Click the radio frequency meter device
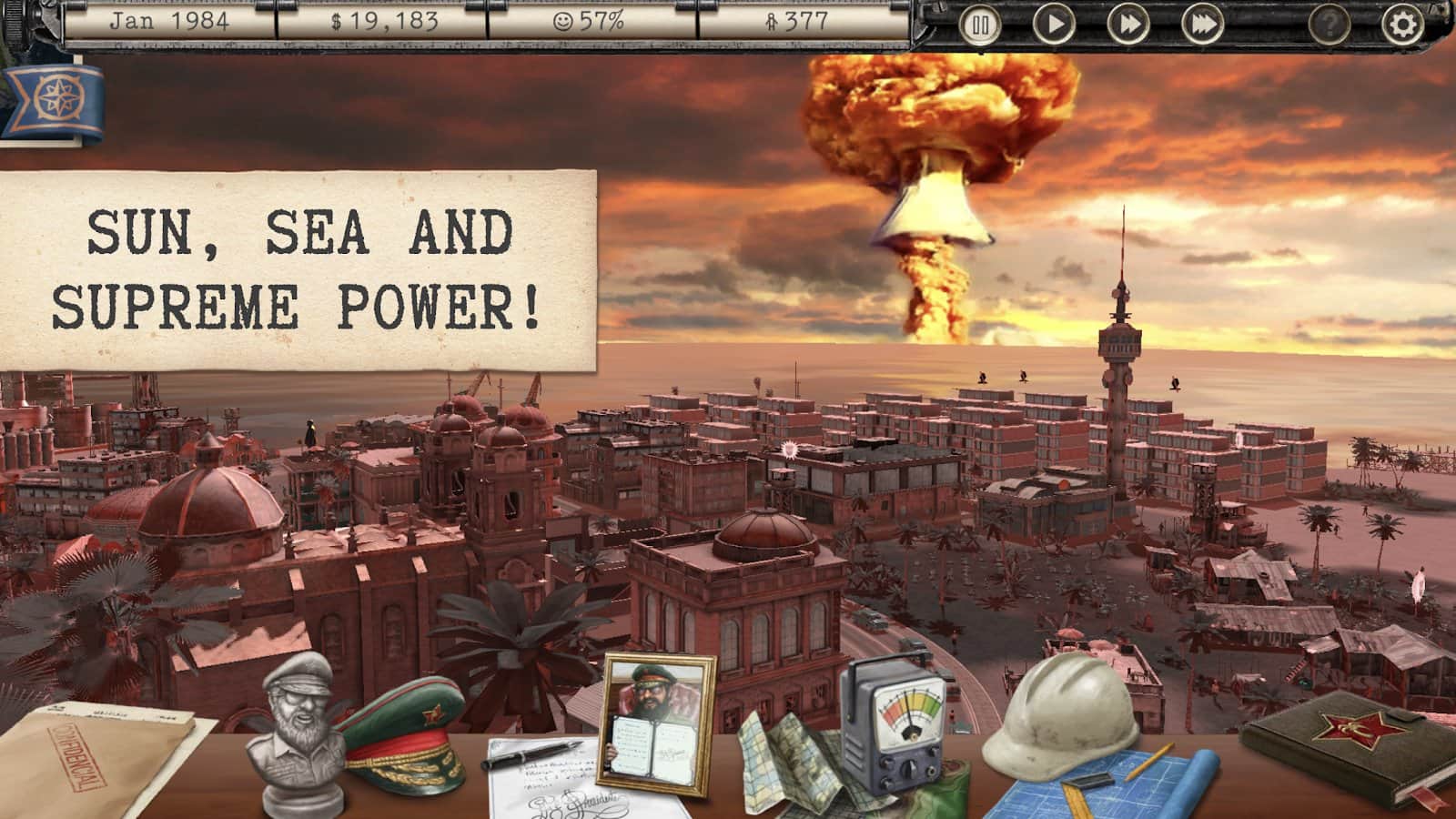1456x819 pixels. [x=896, y=728]
